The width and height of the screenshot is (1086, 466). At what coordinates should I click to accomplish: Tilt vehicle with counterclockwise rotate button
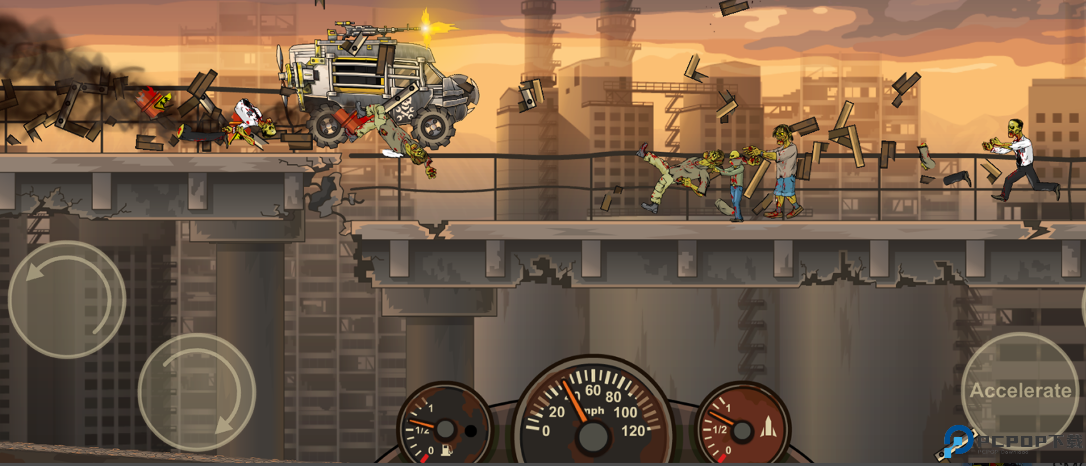coord(67,299)
